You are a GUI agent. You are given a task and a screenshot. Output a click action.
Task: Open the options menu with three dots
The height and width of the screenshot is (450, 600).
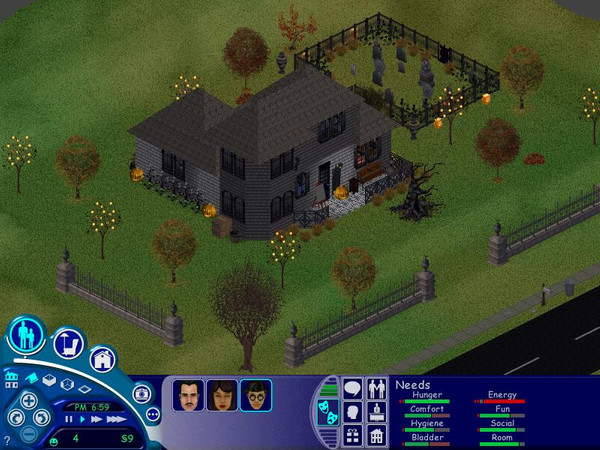coord(152,414)
